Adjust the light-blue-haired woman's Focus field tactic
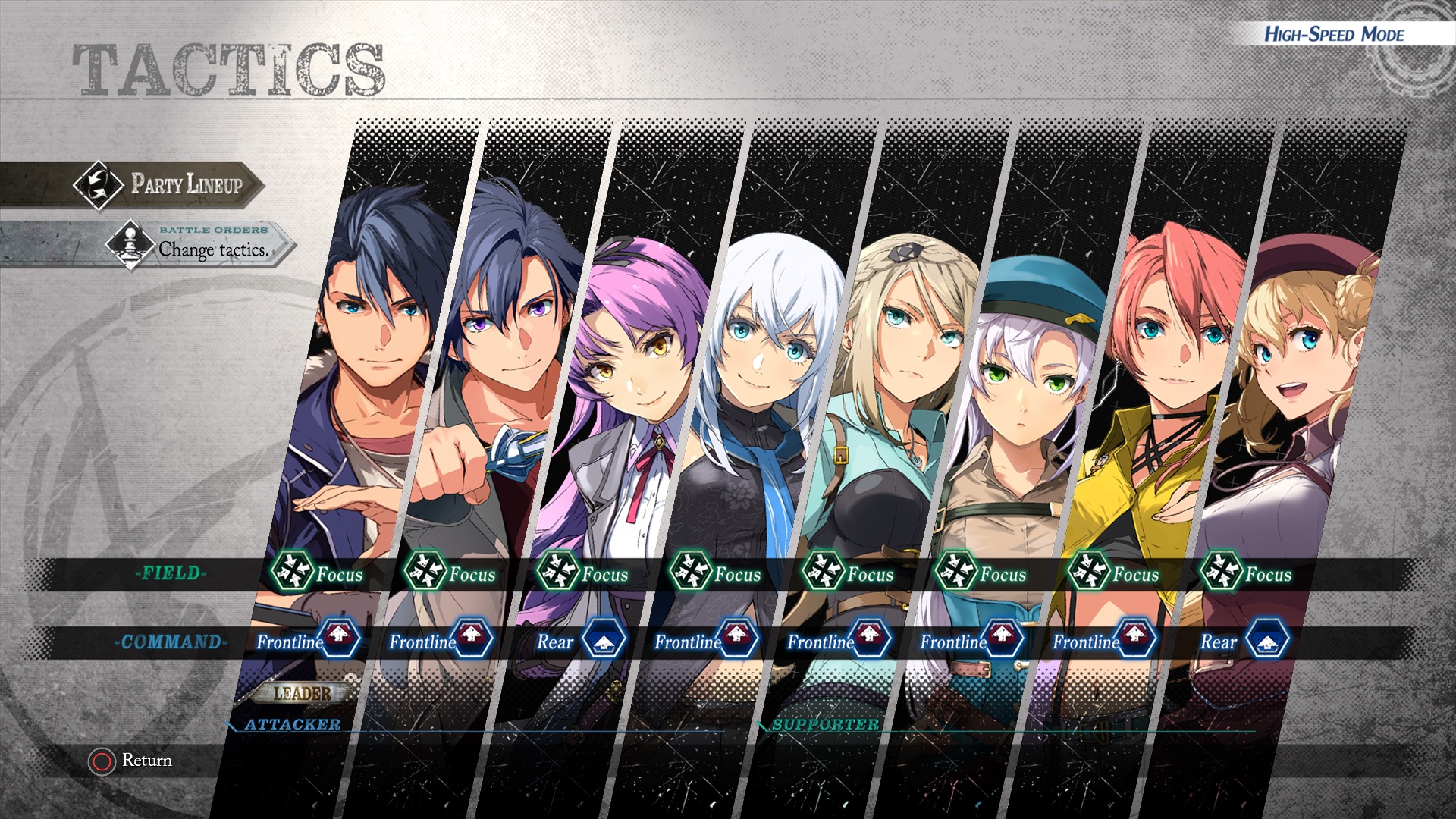The height and width of the screenshot is (819, 1456). (x=716, y=573)
